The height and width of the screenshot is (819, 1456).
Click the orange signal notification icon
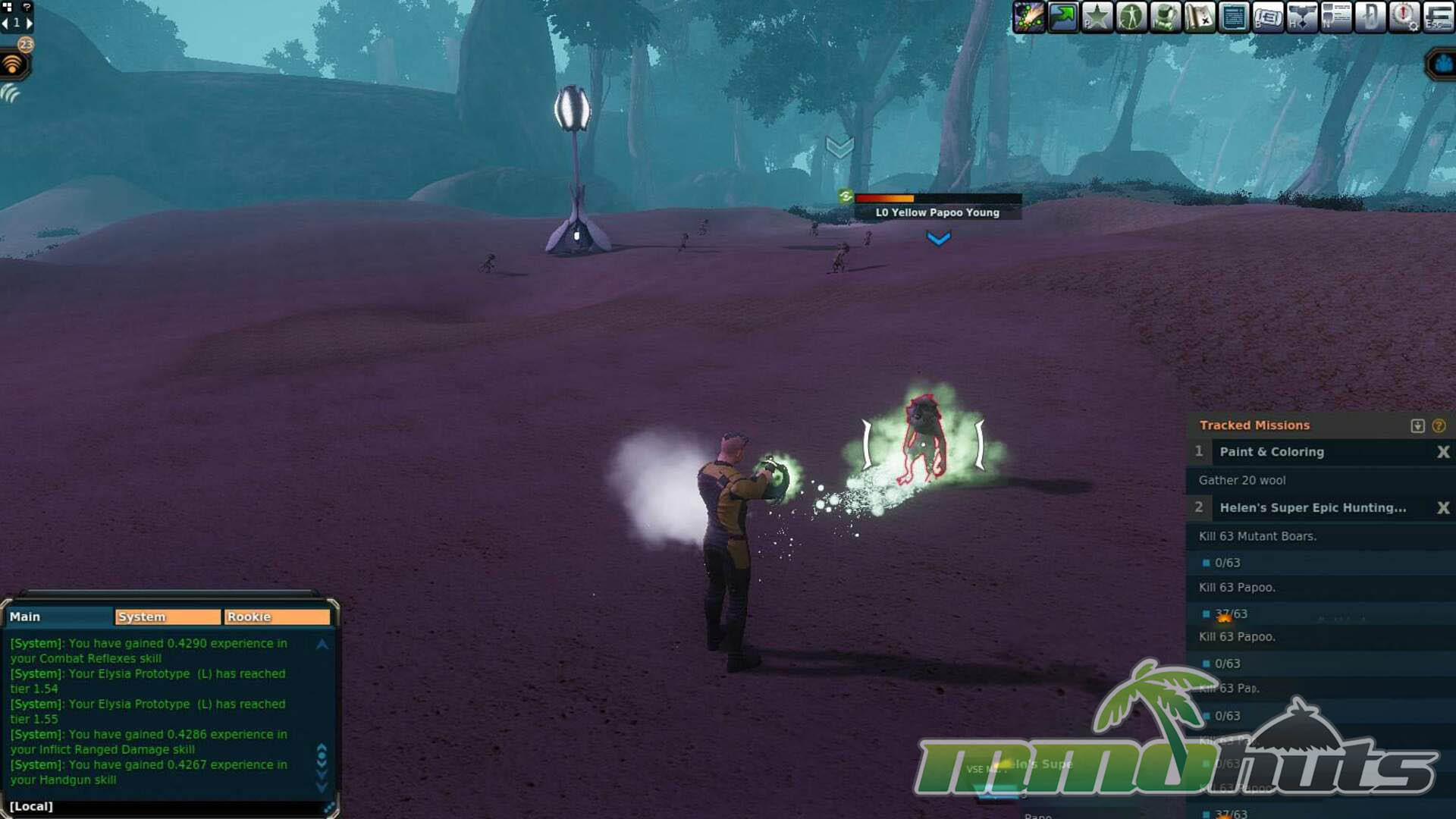coord(13,65)
